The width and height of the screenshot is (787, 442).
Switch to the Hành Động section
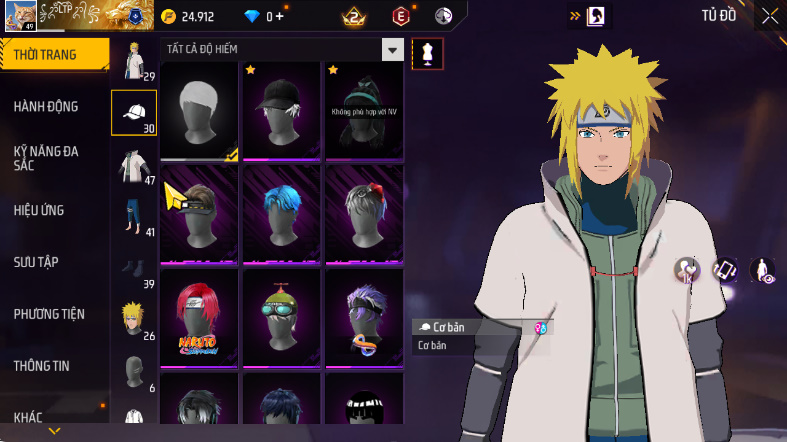(46, 106)
